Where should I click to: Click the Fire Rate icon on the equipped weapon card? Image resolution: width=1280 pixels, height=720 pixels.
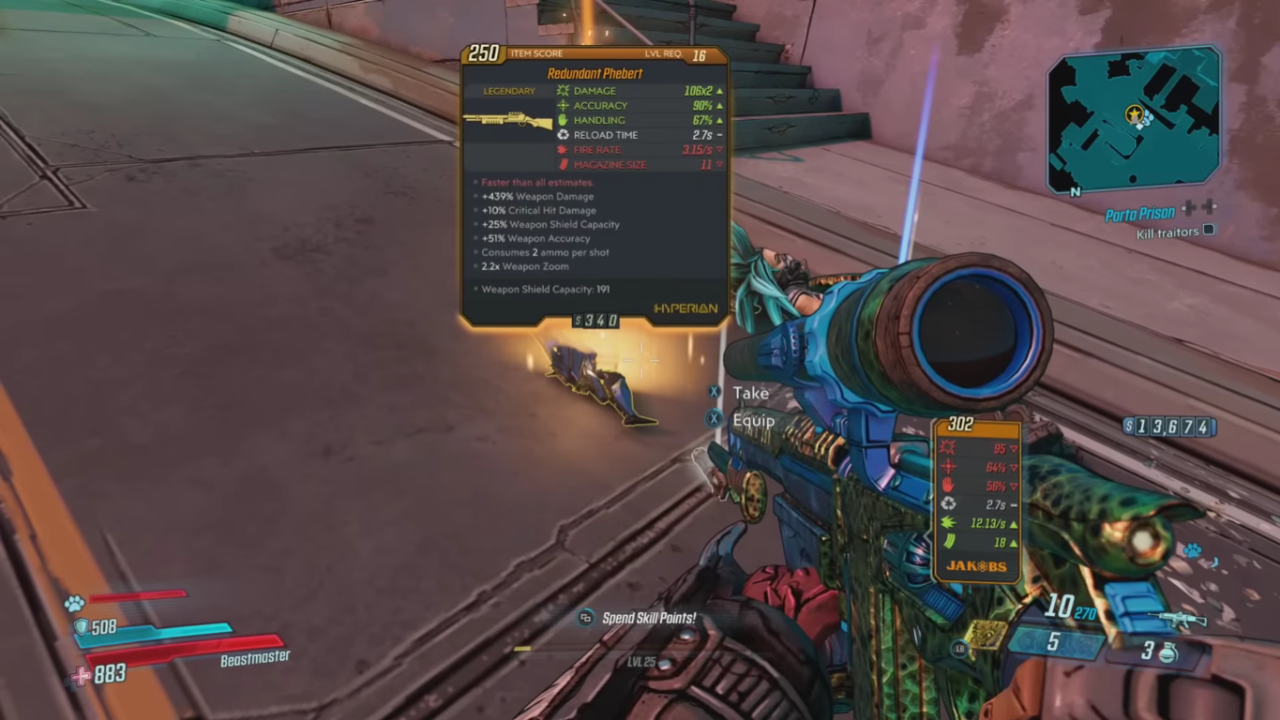947,523
